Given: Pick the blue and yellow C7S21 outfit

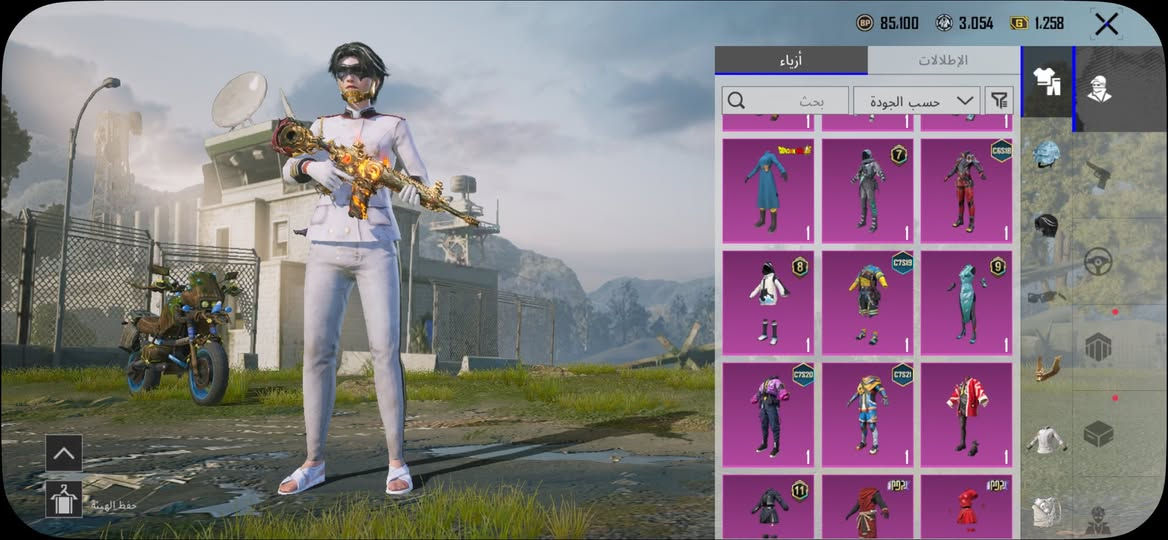Looking at the screenshot, I should [x=867, y=414].
